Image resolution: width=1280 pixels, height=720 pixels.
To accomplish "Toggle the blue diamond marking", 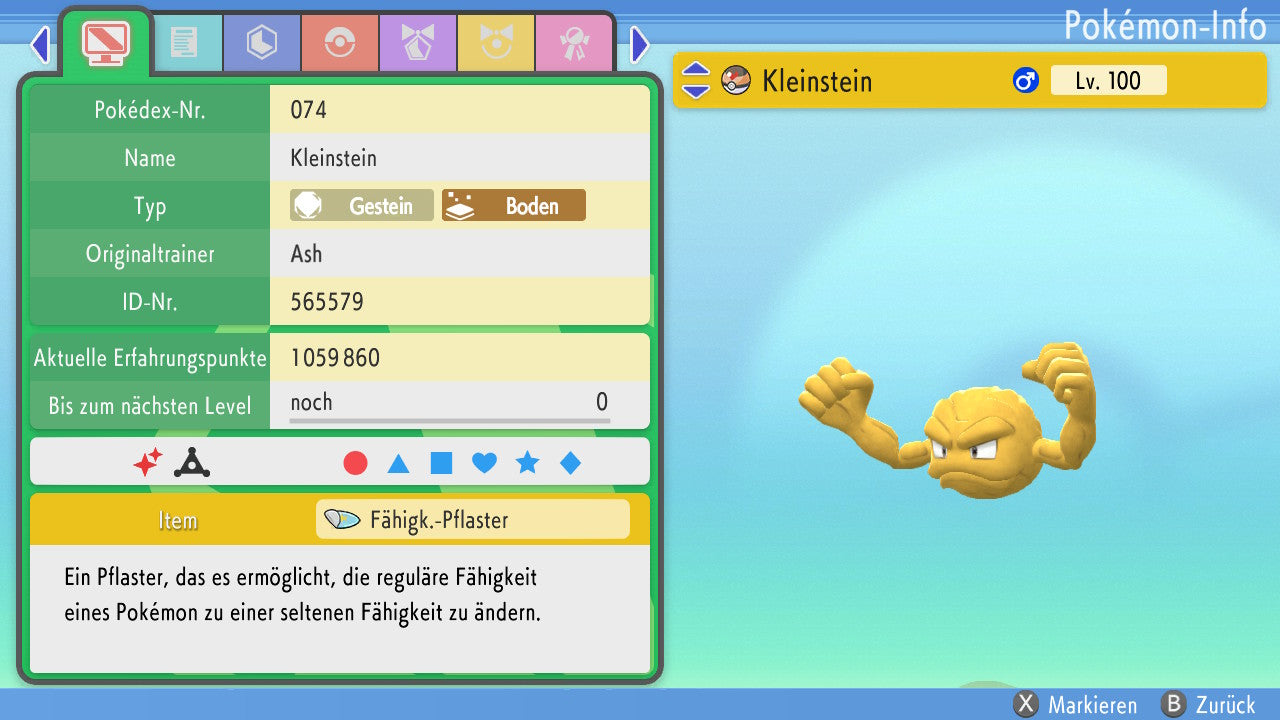I will [x=570, y=463].
